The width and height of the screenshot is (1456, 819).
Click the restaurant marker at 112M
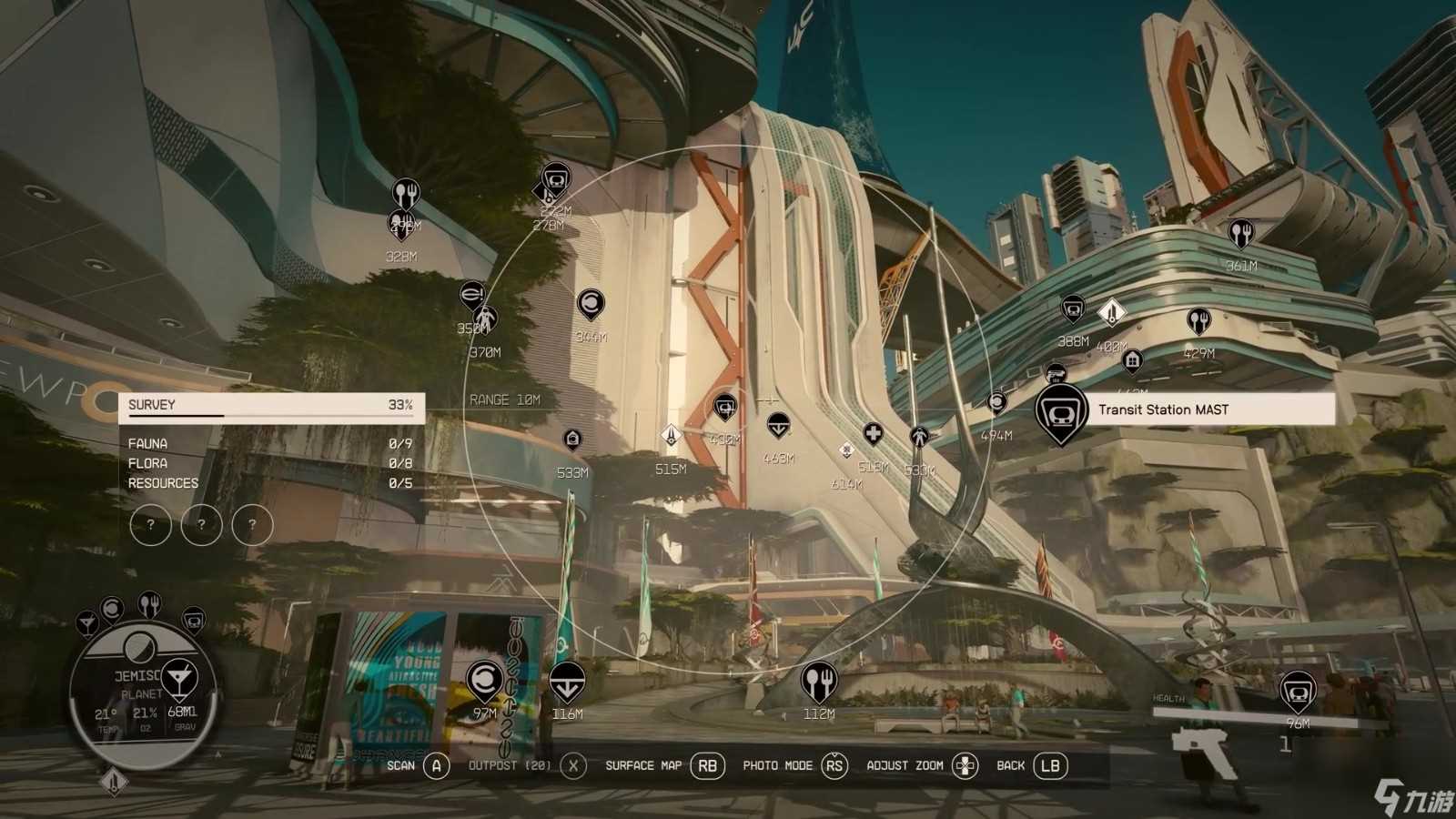[x=818, y=680]
